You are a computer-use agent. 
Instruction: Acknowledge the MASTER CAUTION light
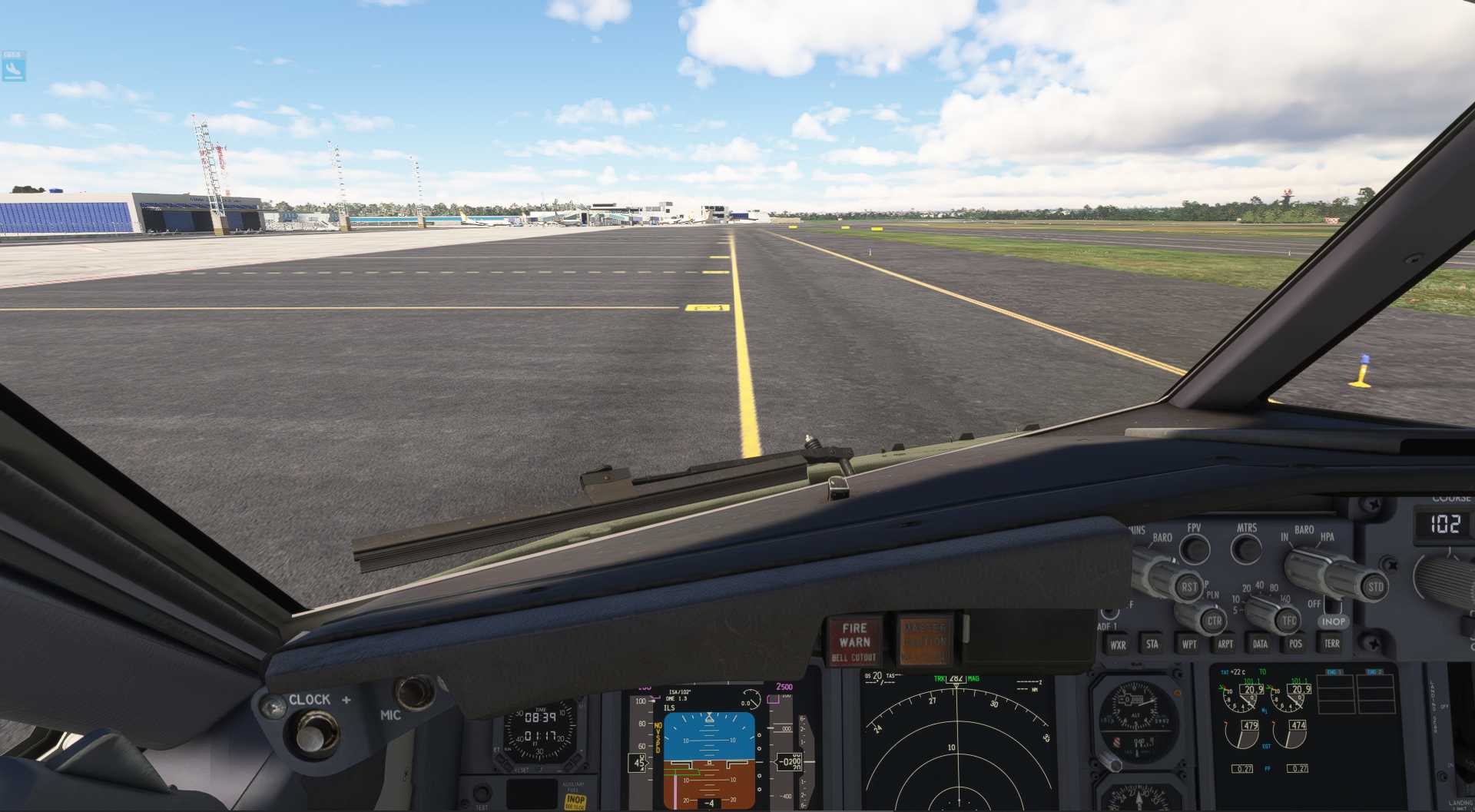point(924,639)
